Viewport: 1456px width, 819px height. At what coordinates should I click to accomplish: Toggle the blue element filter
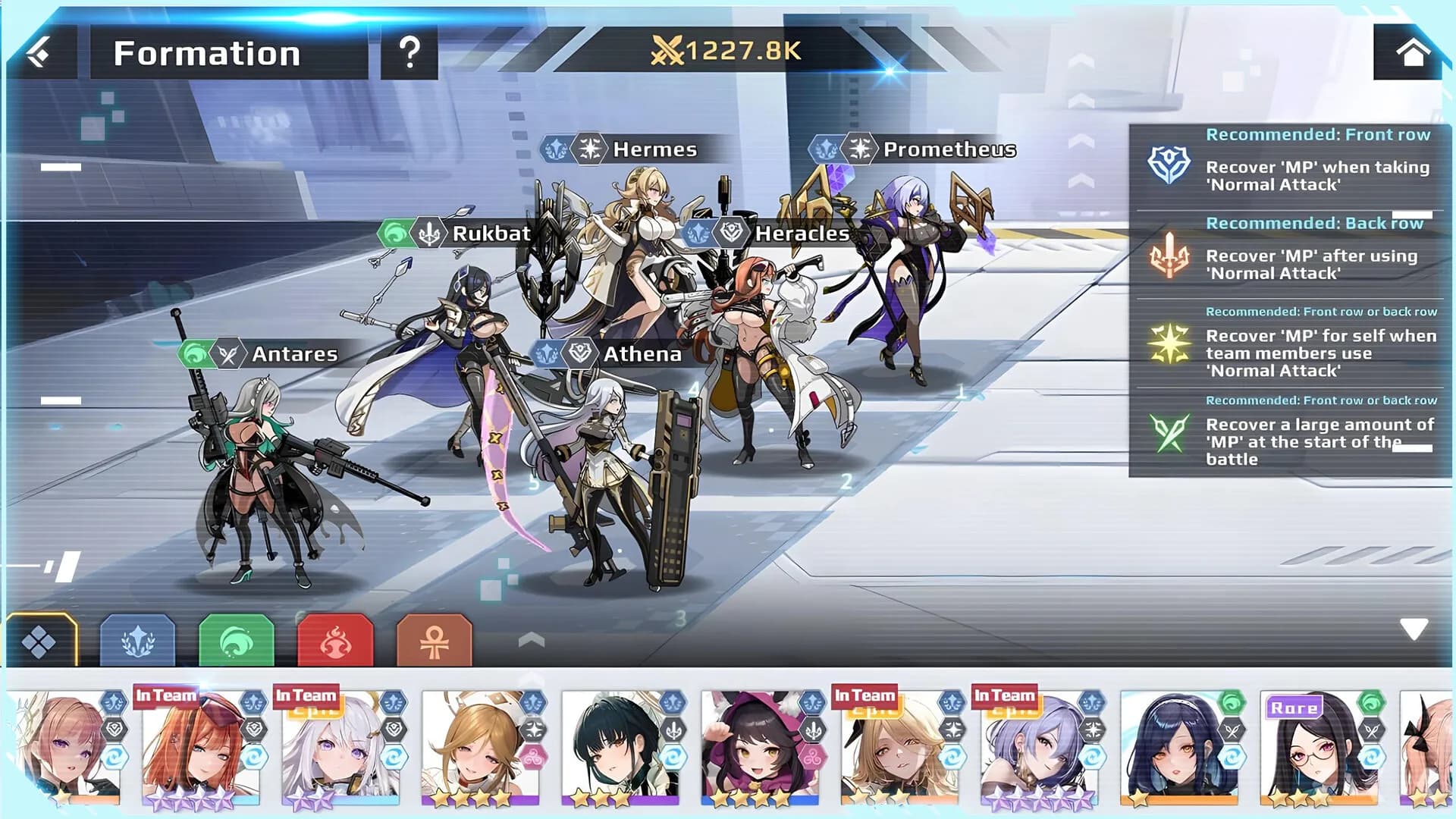(137, 641)
